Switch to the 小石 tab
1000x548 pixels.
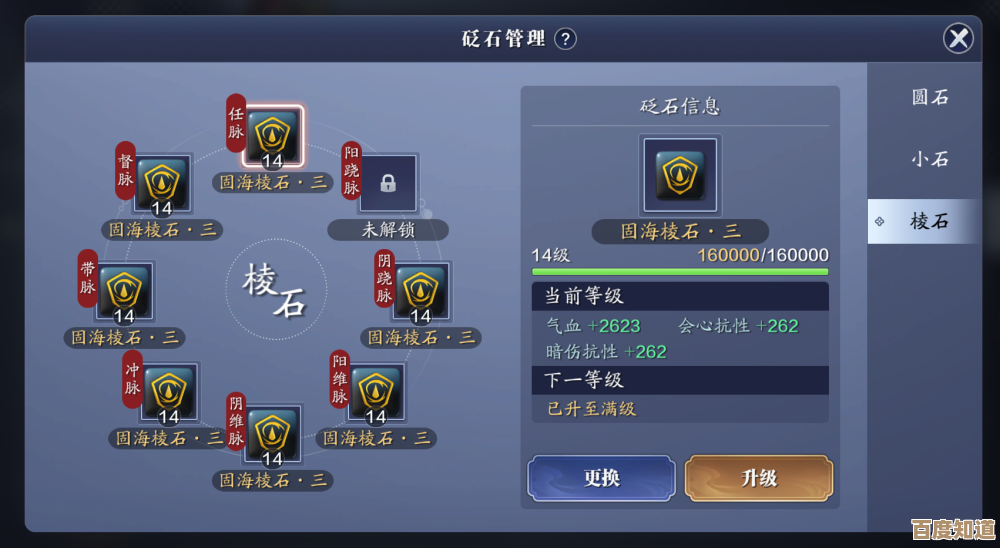tap(929, 159)
